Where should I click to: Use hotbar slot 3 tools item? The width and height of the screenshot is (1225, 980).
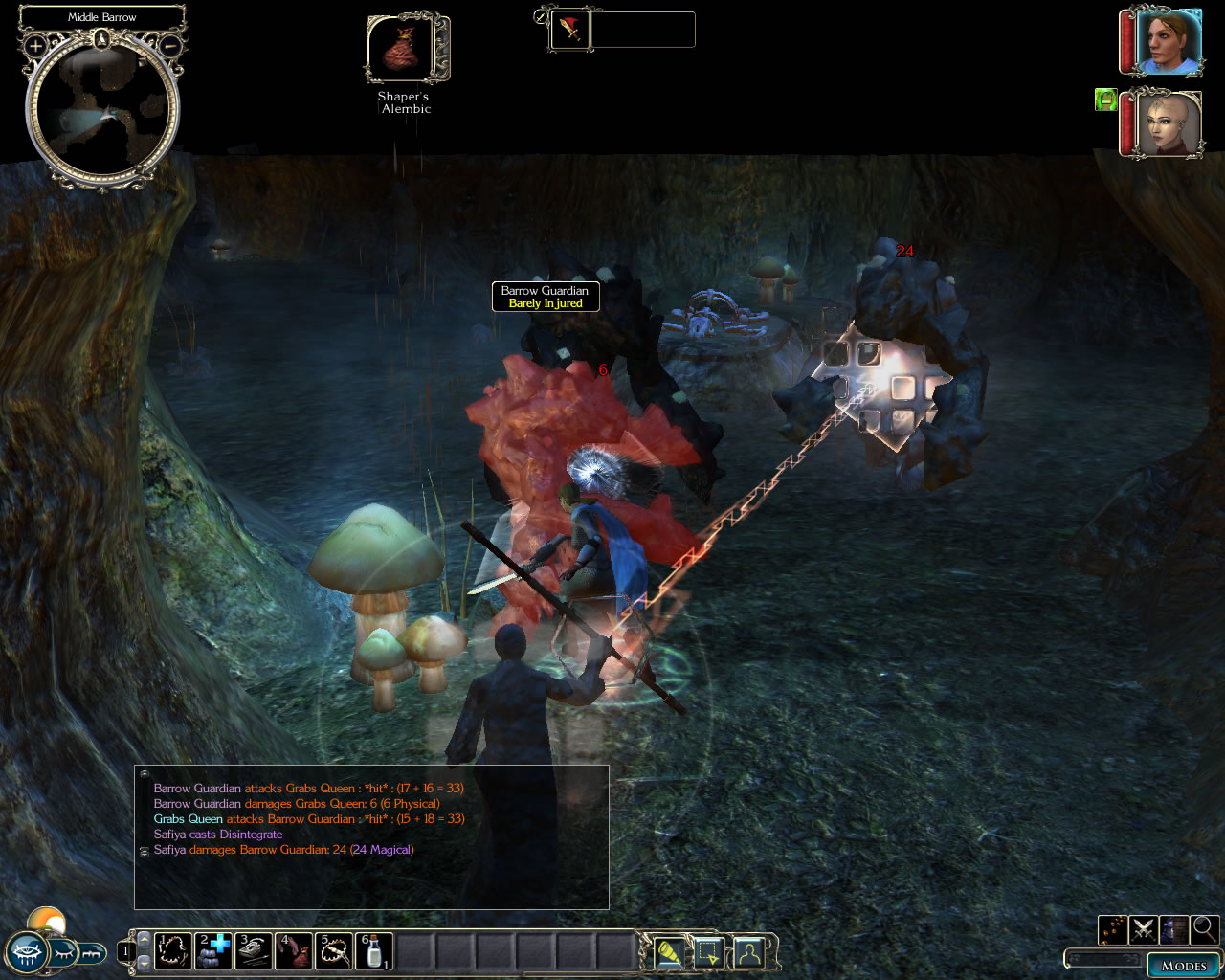pos(254,951)
